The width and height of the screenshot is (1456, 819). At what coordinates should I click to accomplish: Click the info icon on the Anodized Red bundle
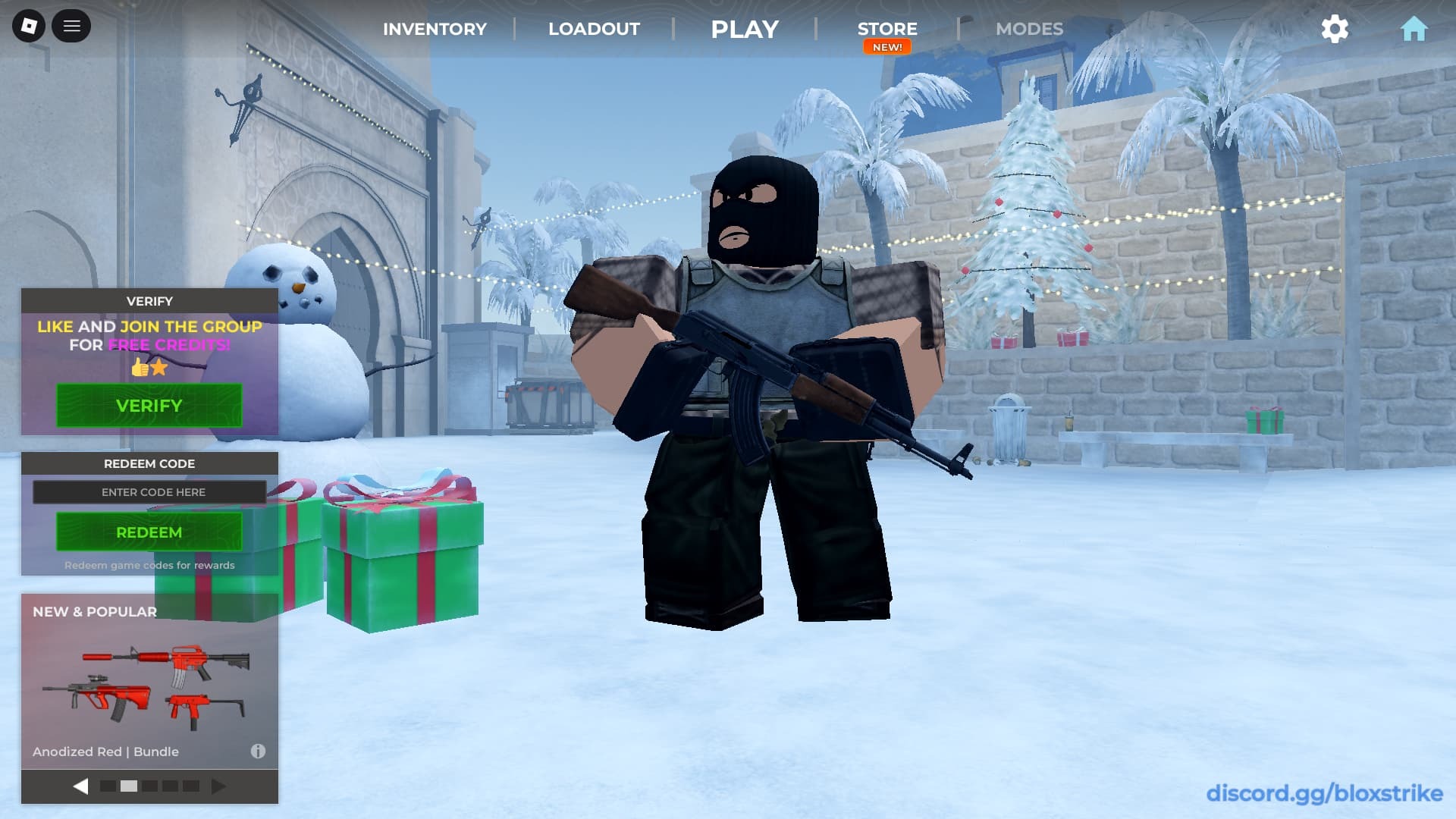(259, 752)
